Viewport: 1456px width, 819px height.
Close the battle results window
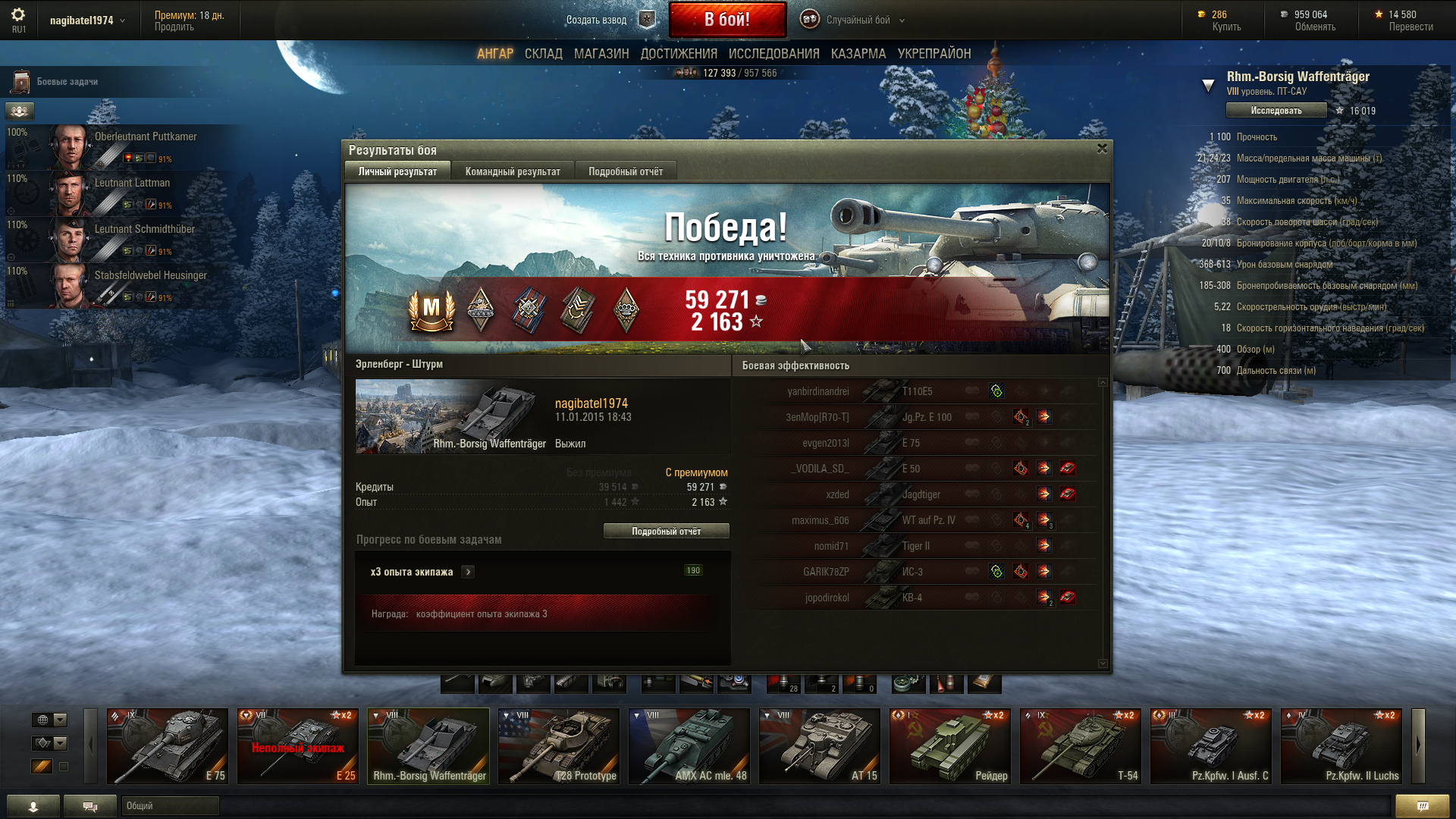tap(1102, 149)
